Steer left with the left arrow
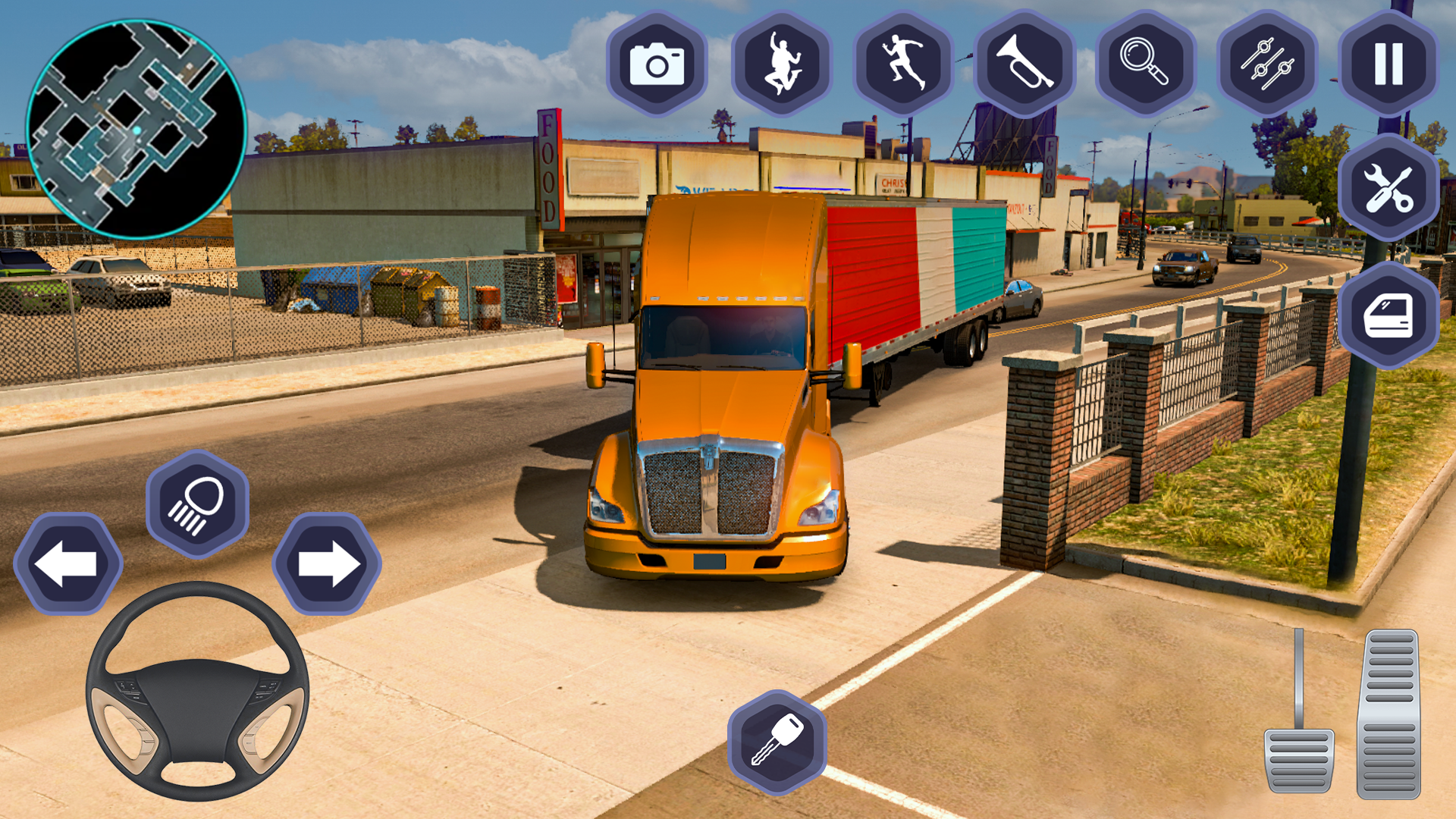Screen dimensions: 1456x819 pyautogui.click(x=68, y=563)
